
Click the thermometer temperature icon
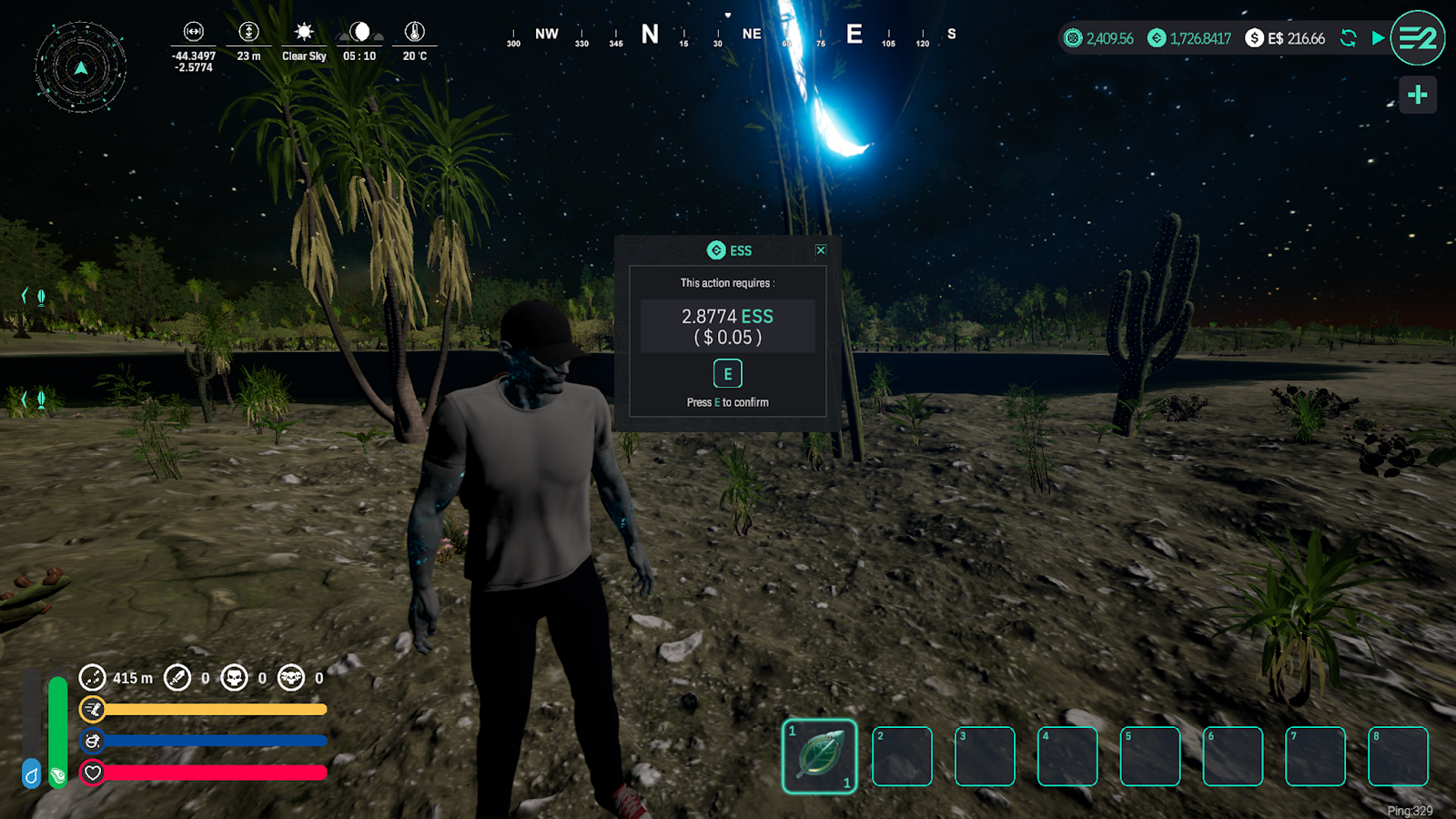[415, 32]
